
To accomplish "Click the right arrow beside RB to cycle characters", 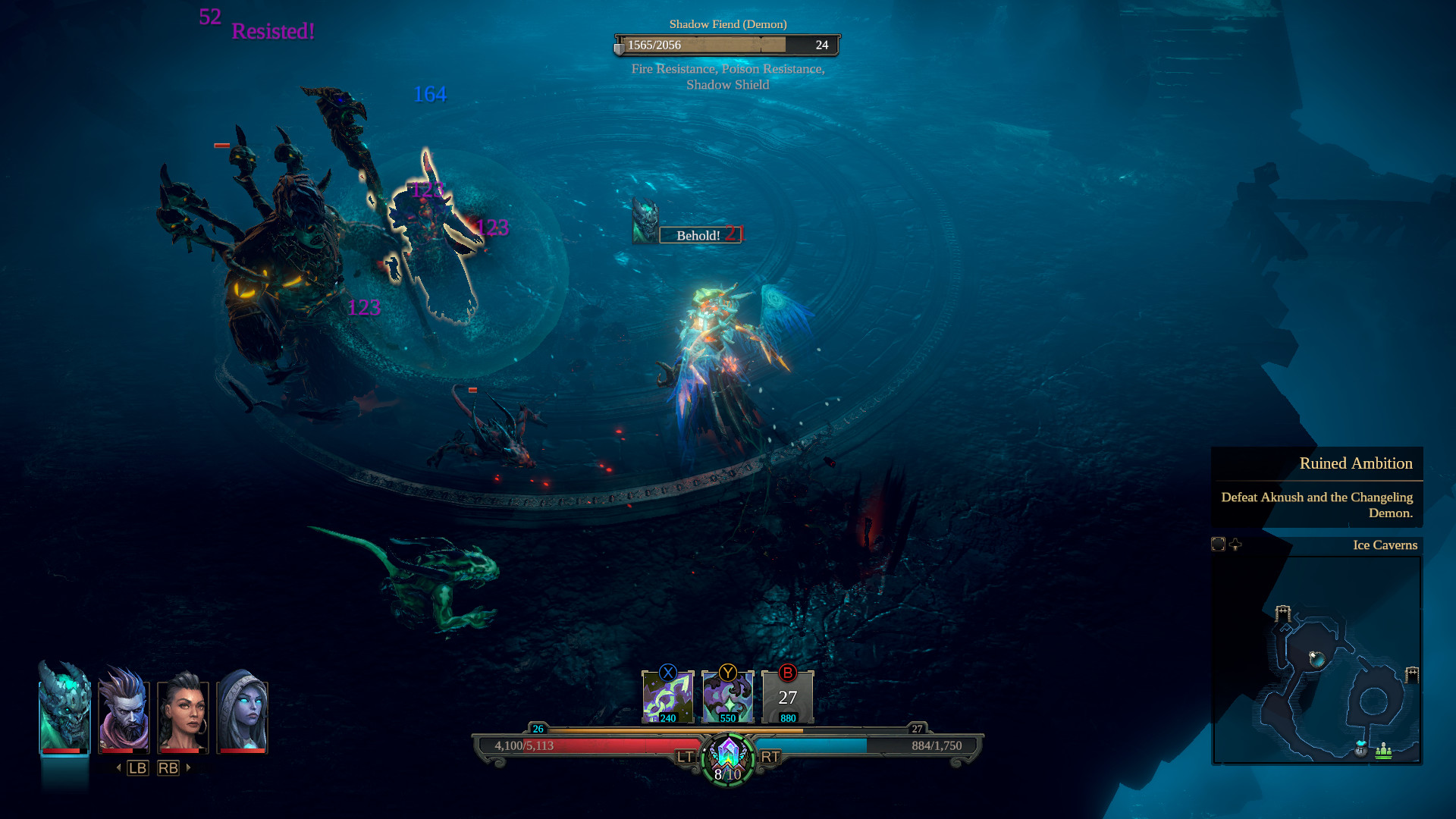I will [187, 767].
